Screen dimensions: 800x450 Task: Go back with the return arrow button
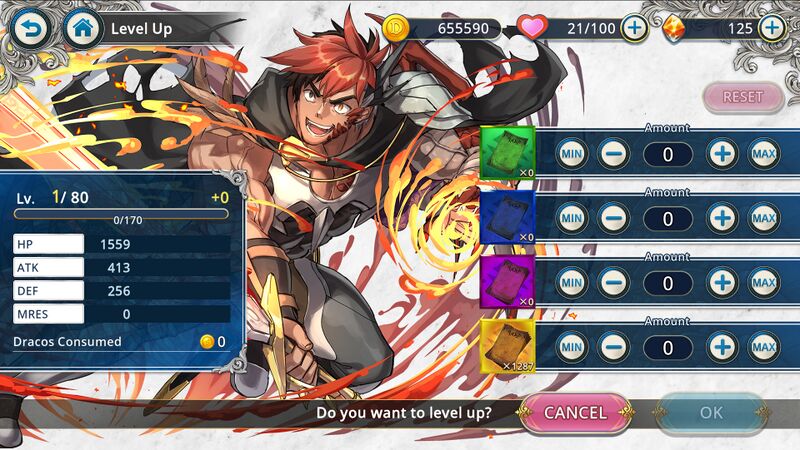32,28
